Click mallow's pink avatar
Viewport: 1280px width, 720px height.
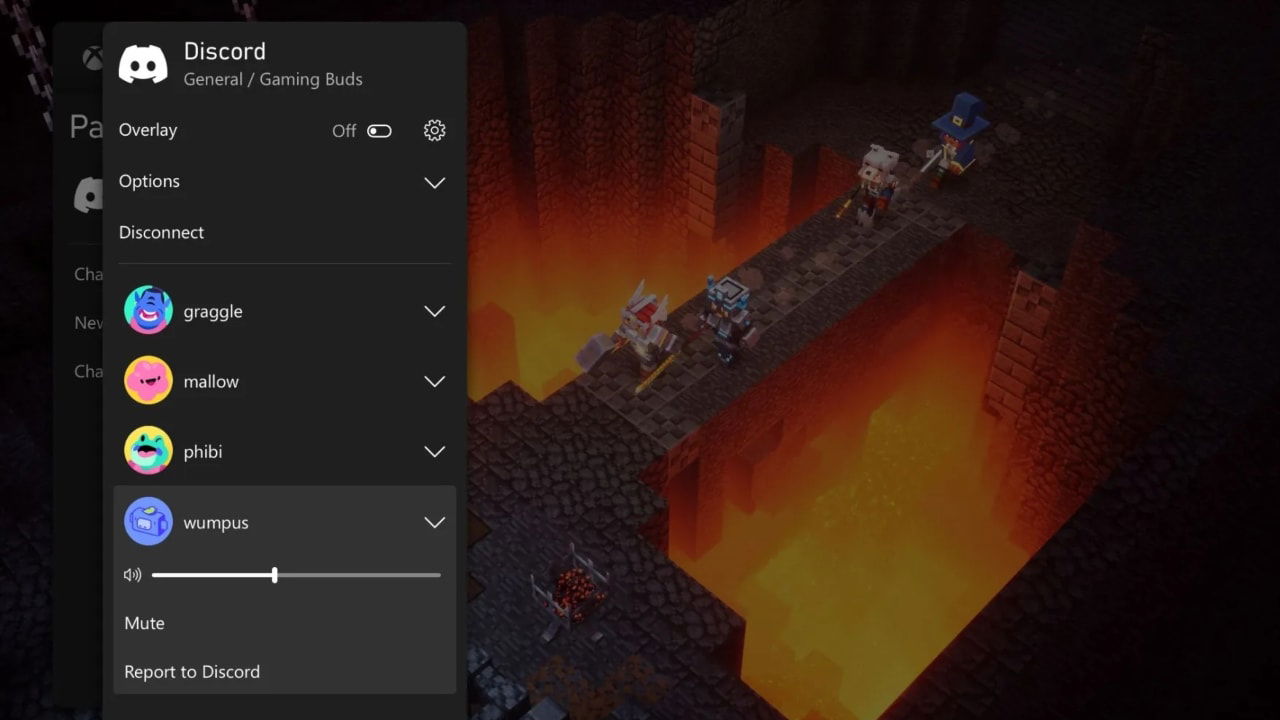[148, 381]
